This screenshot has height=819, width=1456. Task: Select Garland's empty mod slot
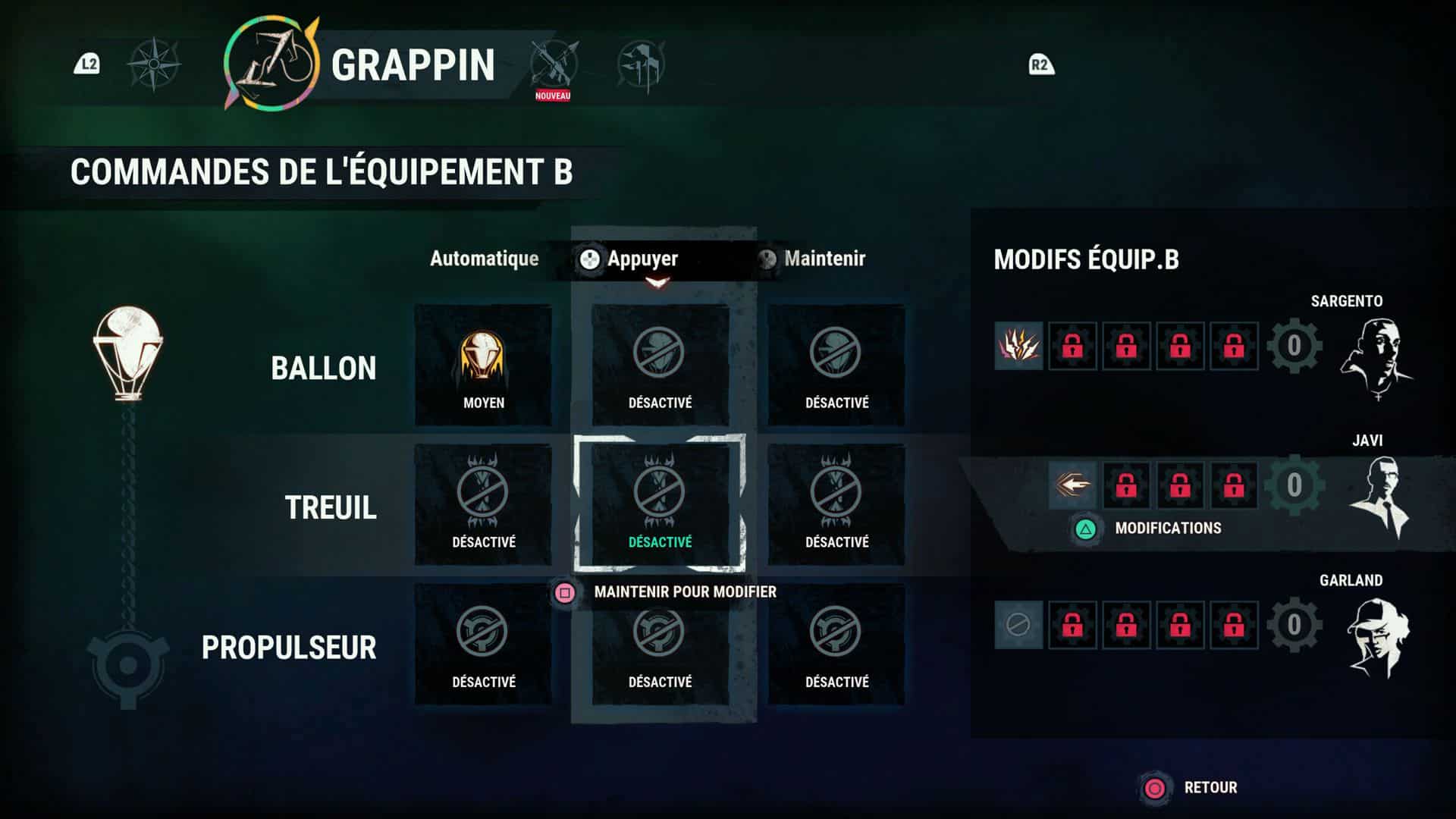click(x=1018, y=625)
